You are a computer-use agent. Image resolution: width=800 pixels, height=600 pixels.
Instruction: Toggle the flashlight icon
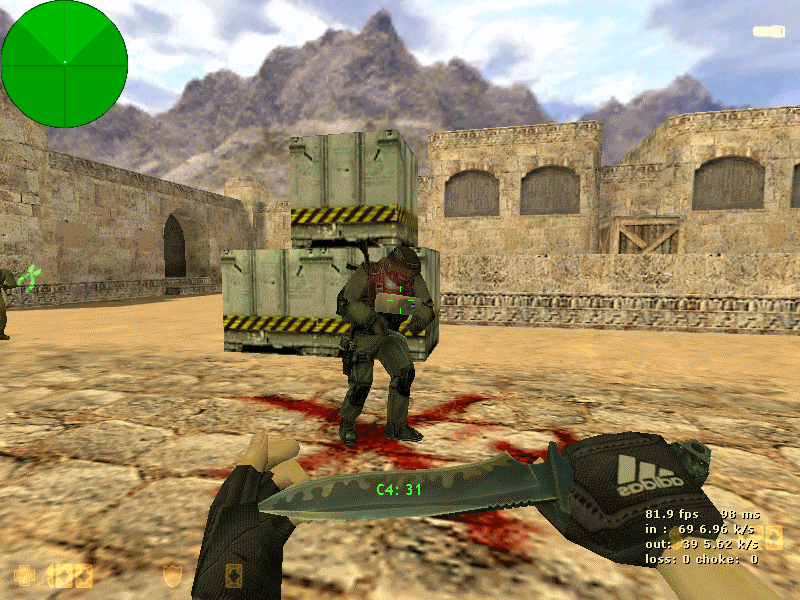coord(768,32)
